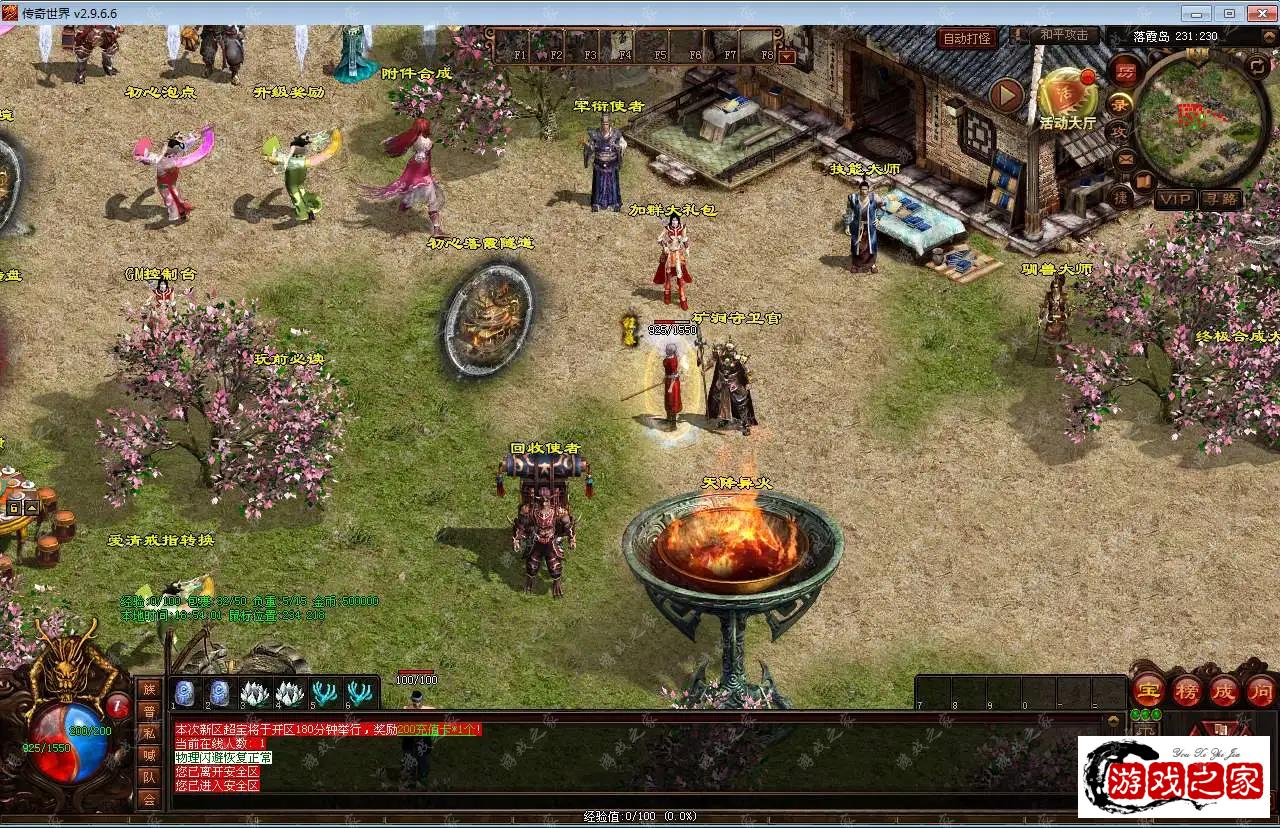Open the 攻 round button

click(1119, 131)
